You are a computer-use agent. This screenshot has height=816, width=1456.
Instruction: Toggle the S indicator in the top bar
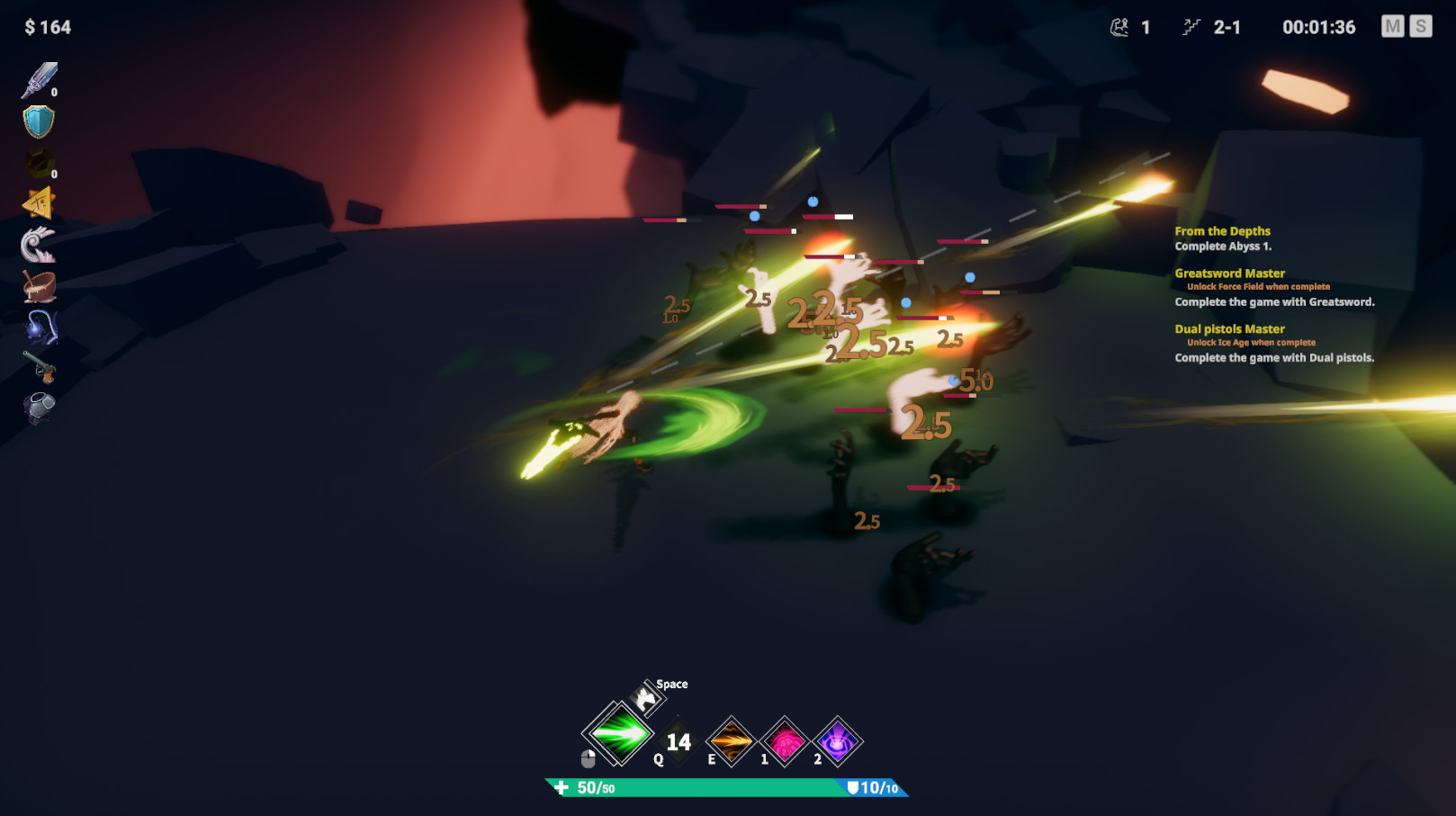[x=1422, y=27]
